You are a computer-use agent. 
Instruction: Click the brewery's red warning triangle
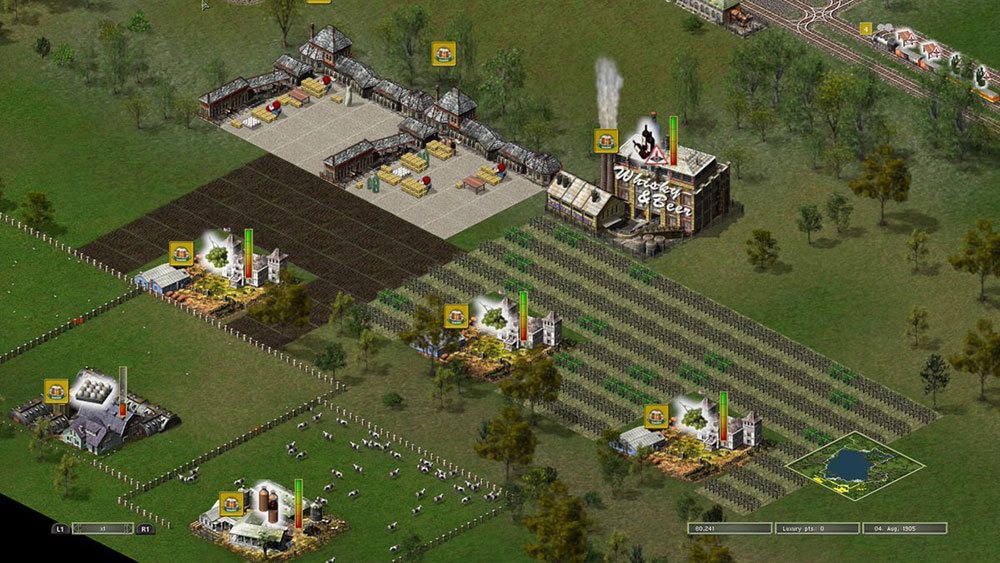coord(656,156)
